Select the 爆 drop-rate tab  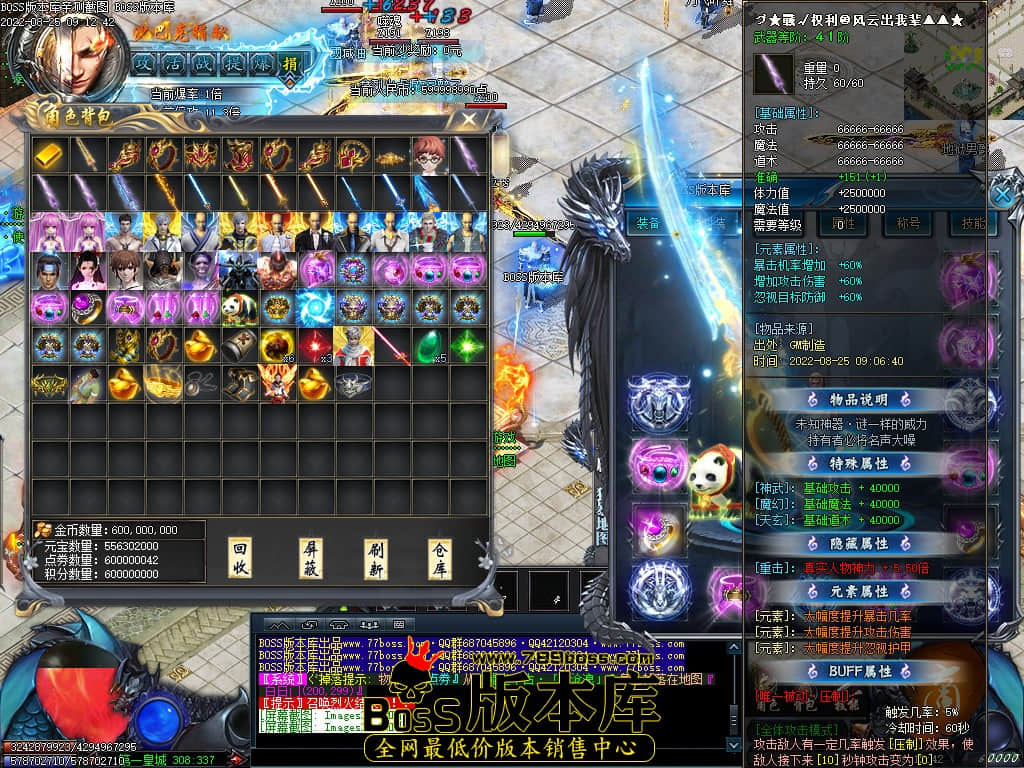pyautogui.click(x=262, y=63)
